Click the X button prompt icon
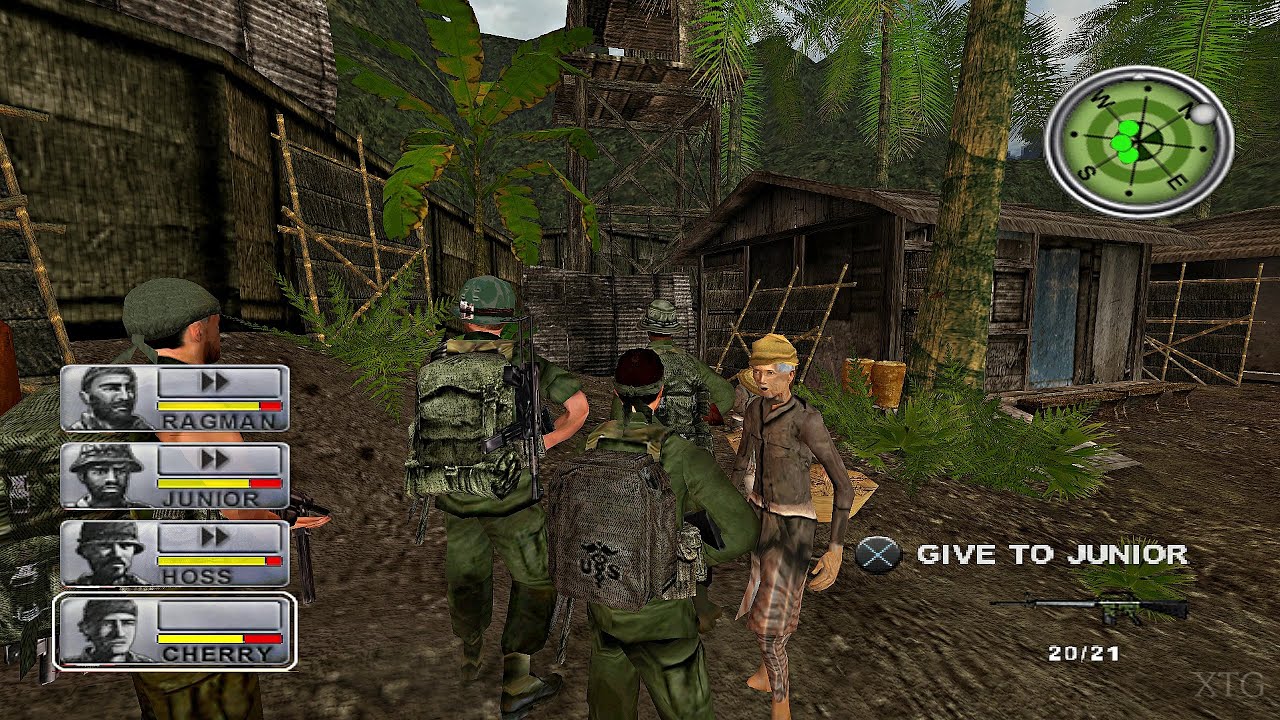This screenshot has width=1280, height=720. (880, 555)
